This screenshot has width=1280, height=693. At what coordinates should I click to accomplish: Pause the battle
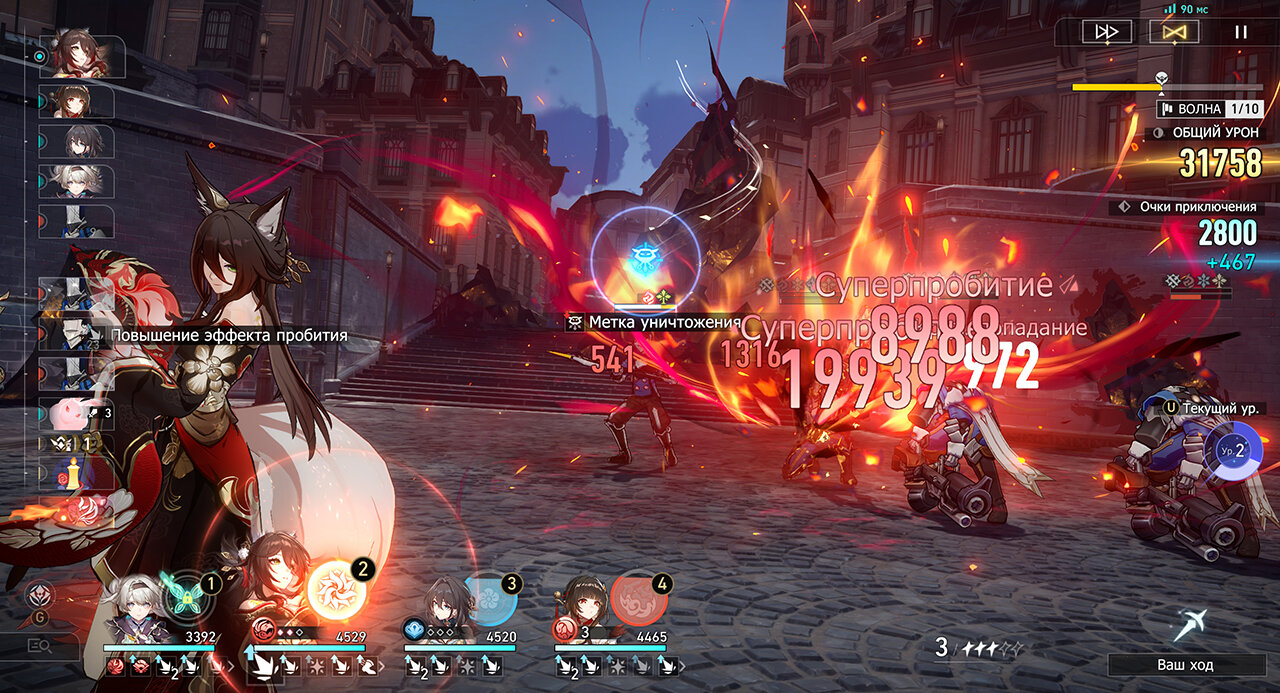click(x=1241, y=32)
